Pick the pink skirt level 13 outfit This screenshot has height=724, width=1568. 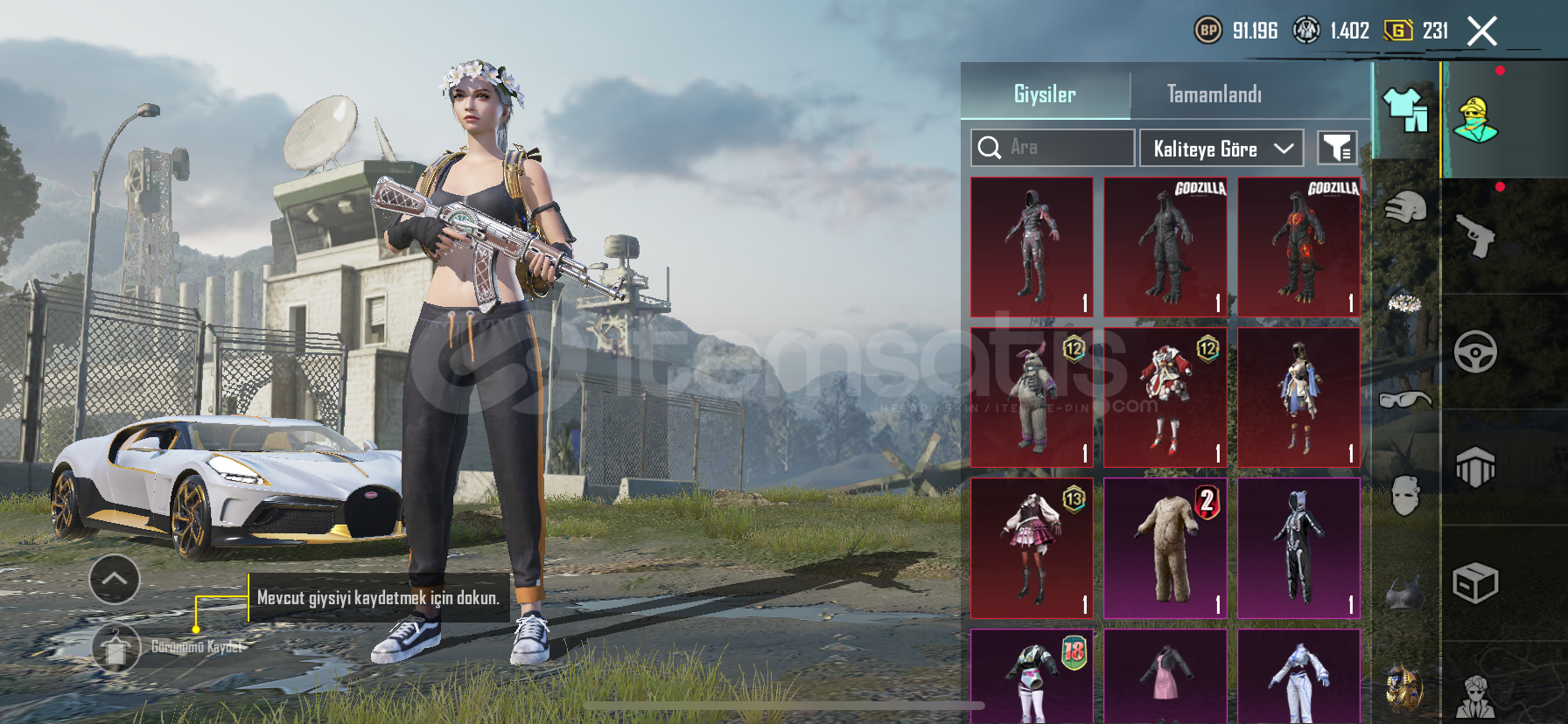pyautogui.click(x=1032, y=547)
